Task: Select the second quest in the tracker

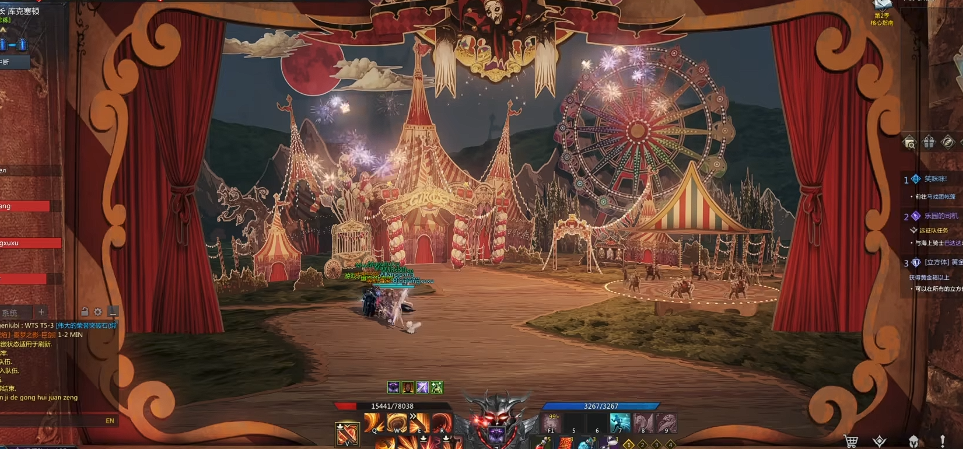Action: (x=933, y=216)
